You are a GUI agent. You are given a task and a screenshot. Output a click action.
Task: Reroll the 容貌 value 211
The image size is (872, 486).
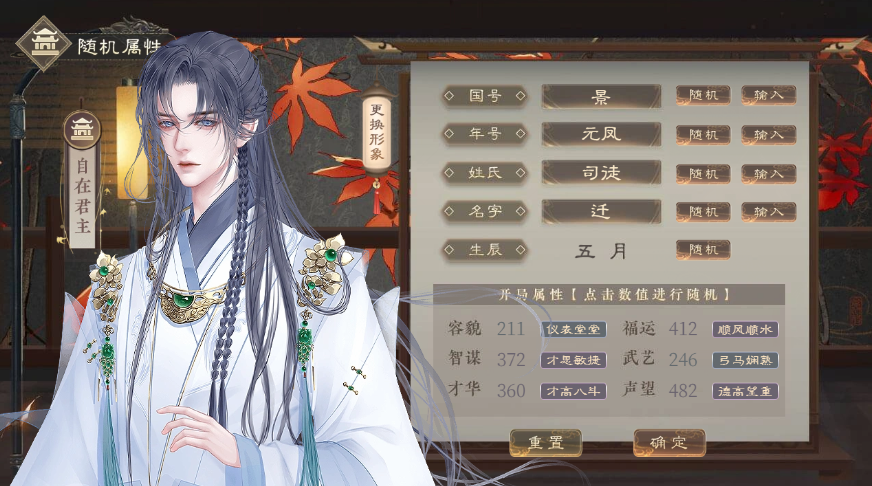510,329
